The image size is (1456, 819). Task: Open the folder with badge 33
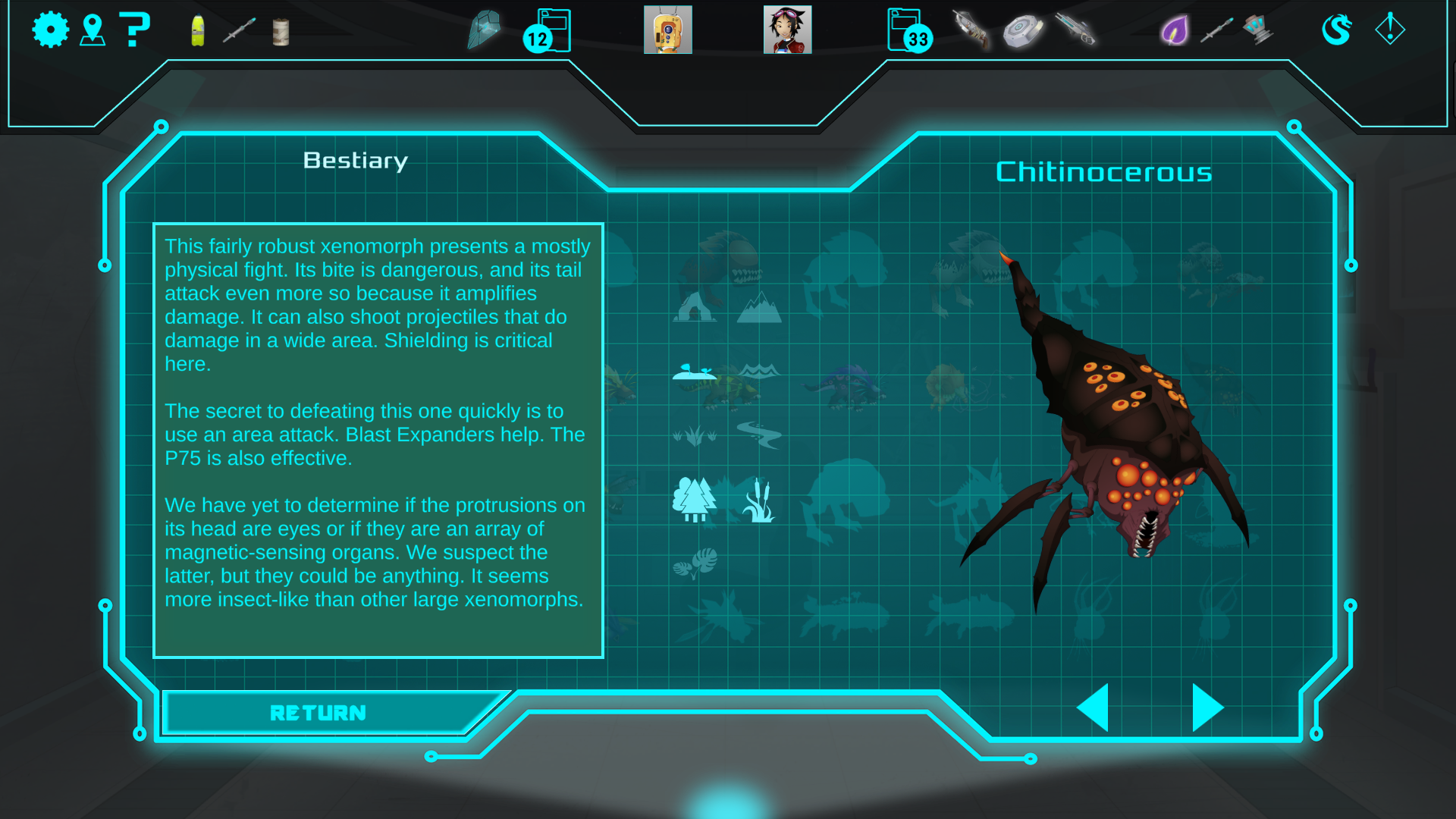tap(908, 31)
